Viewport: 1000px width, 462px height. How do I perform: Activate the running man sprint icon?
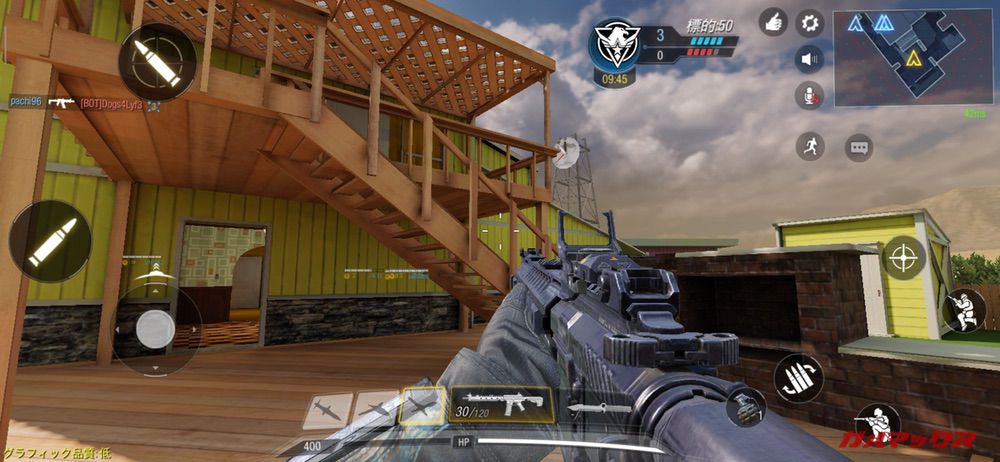[x=810, y=147]
